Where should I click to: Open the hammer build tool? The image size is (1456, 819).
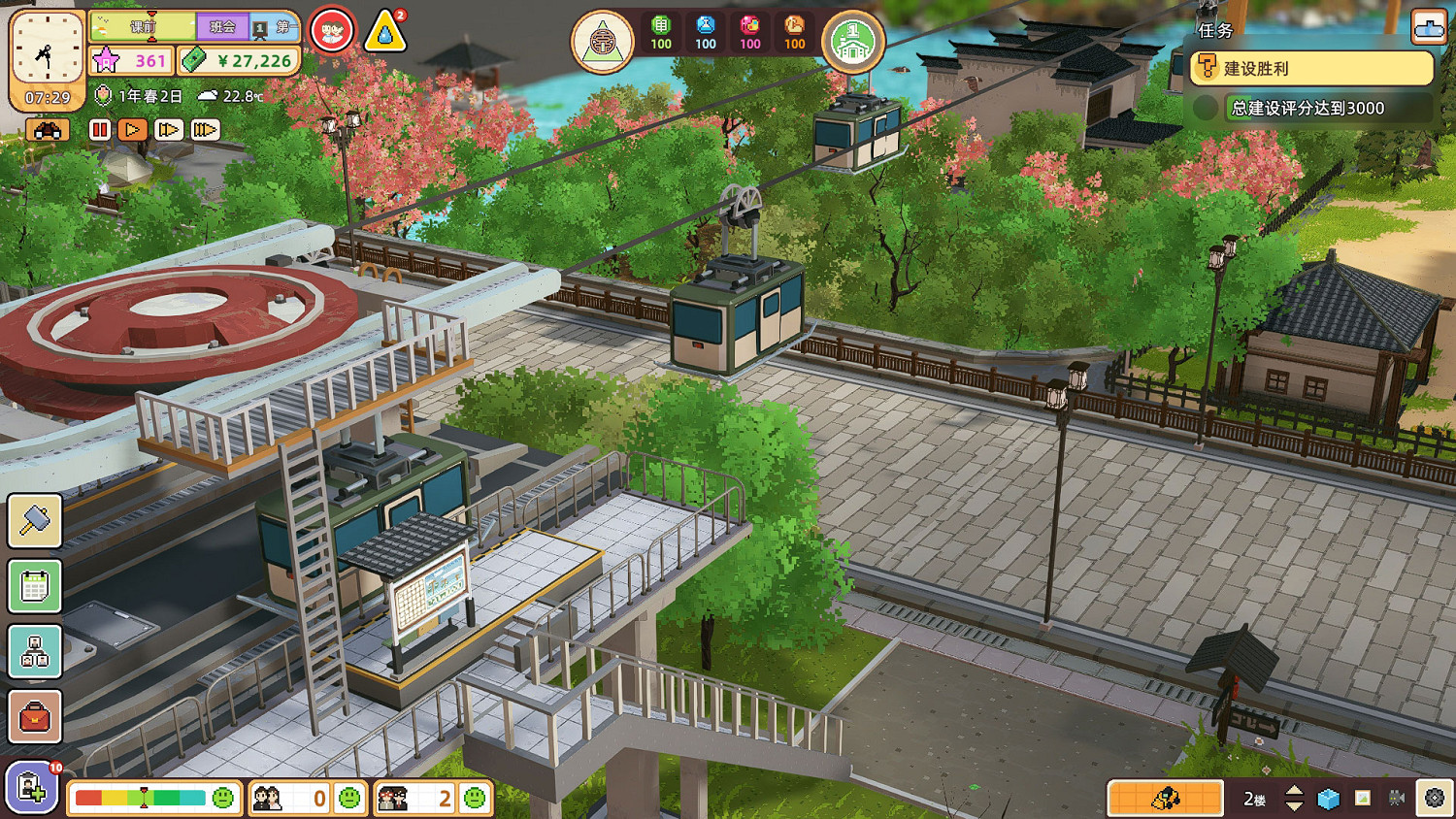(35, 521)
